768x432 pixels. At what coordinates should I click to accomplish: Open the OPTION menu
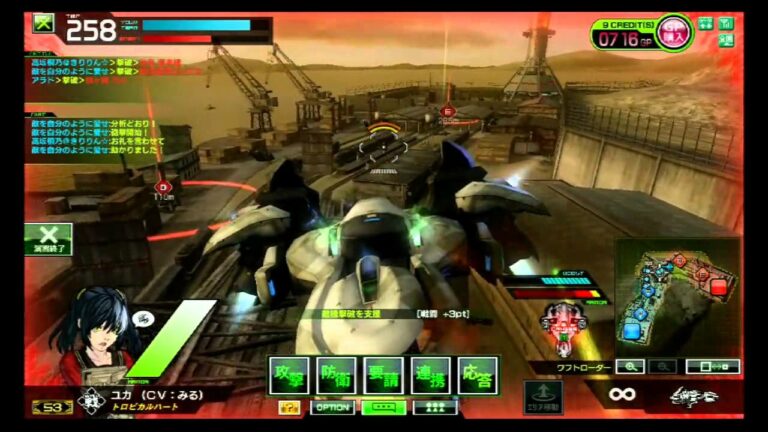coord(332,407)
